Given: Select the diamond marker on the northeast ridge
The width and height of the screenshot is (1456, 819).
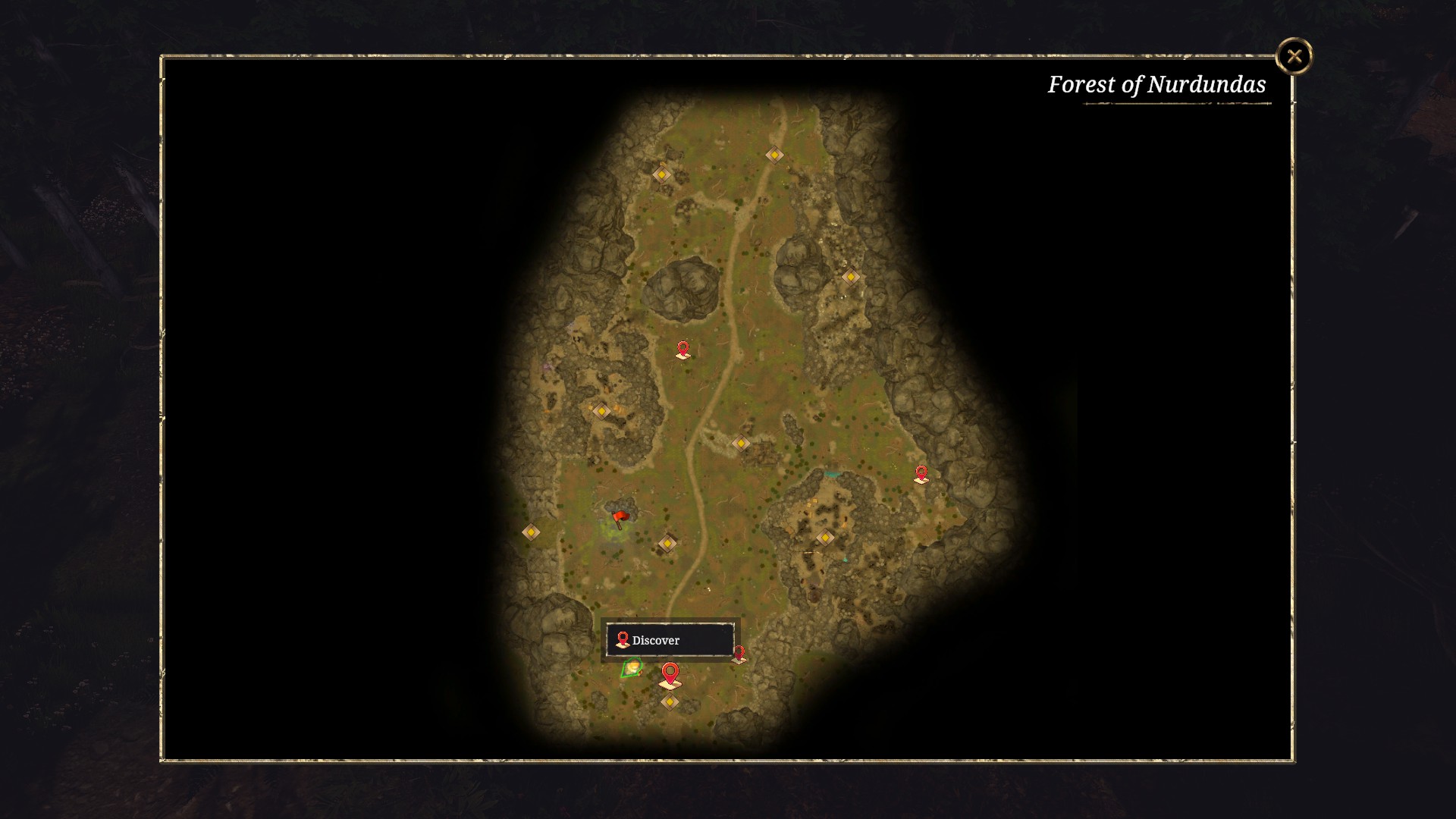Looking at the screenshot, I should coord(851,276).
